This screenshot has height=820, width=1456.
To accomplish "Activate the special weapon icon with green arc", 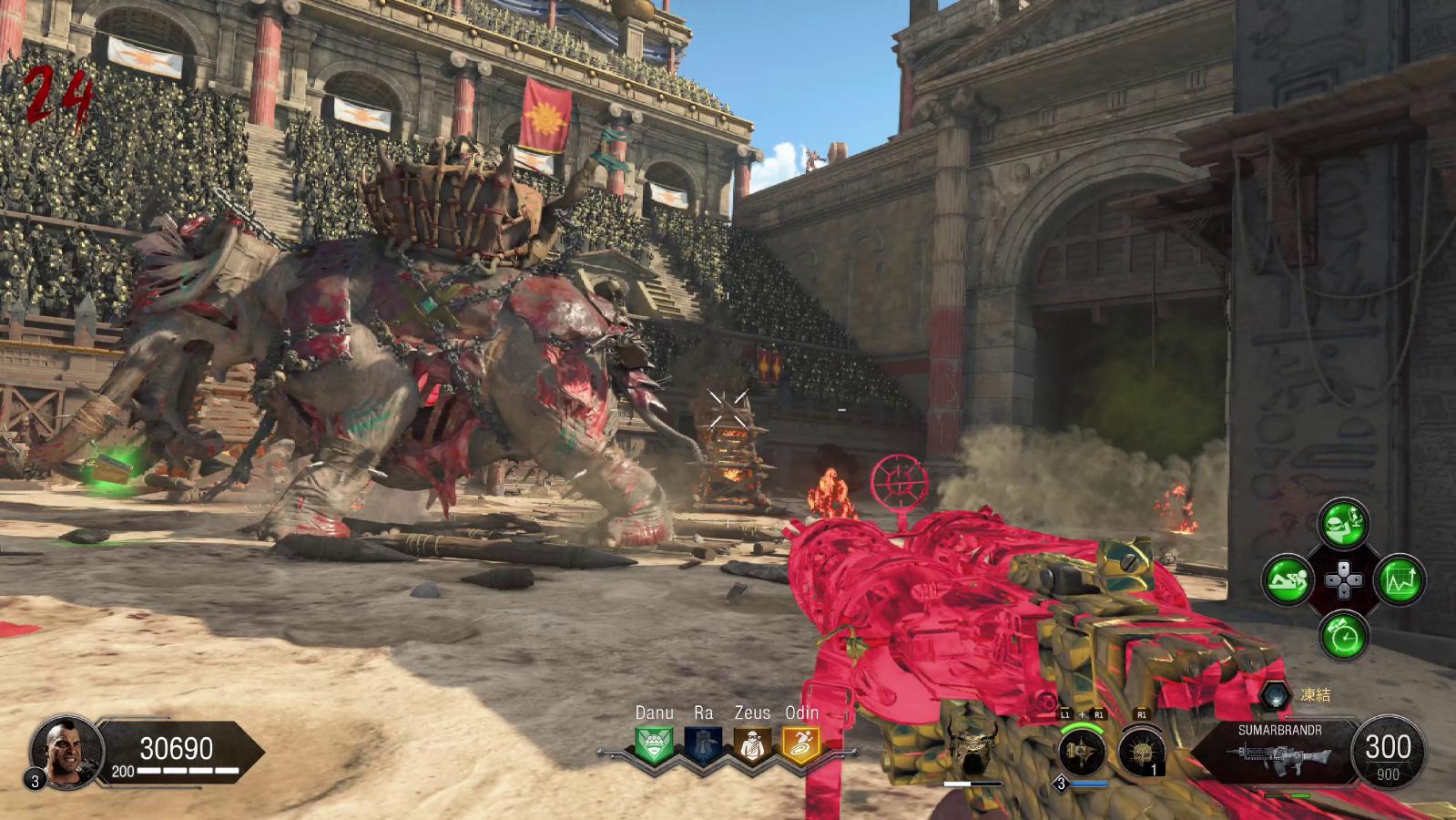I will (x=1083, y=753).
